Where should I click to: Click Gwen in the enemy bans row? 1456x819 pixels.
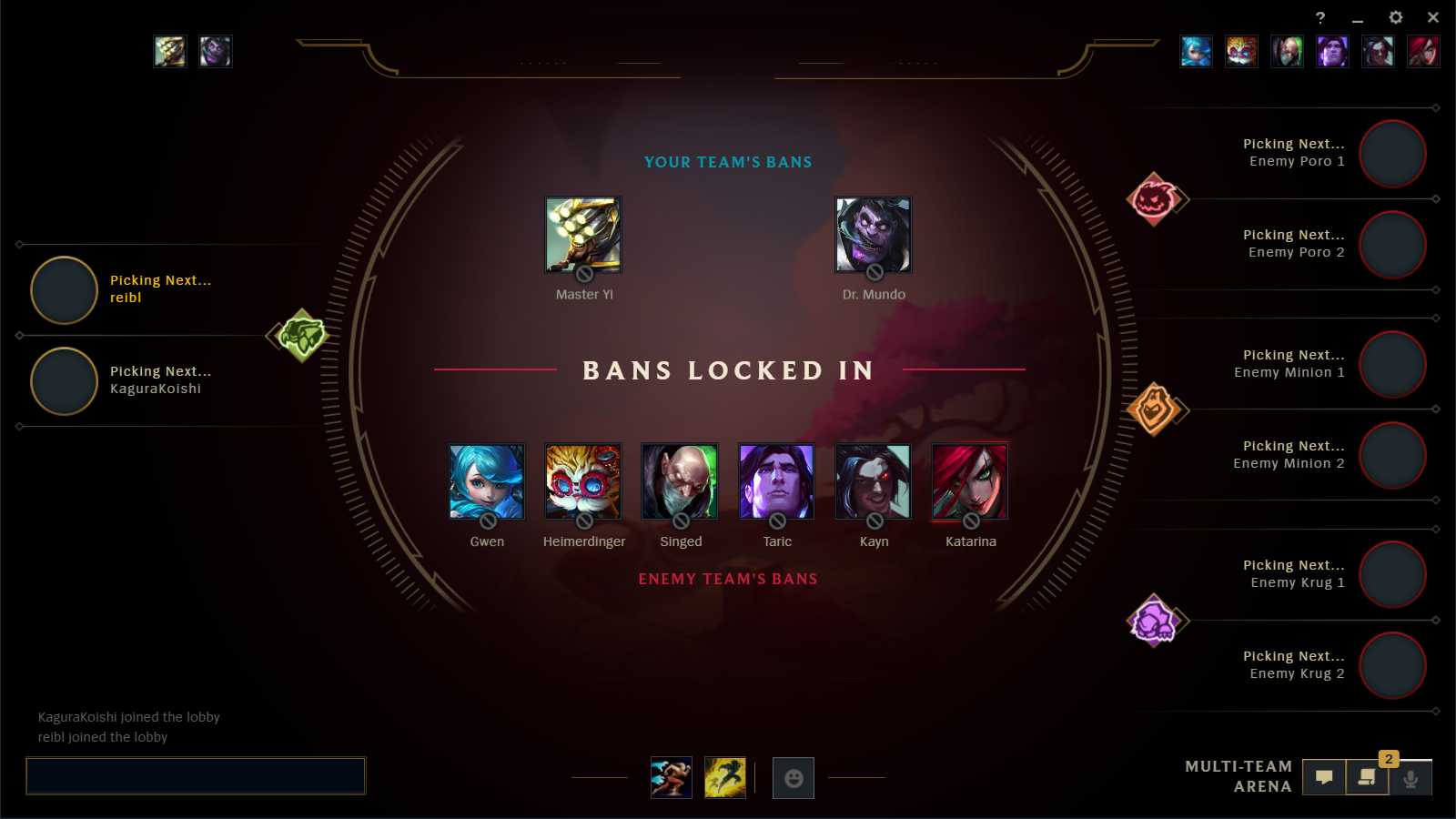(x=485, y=482)
